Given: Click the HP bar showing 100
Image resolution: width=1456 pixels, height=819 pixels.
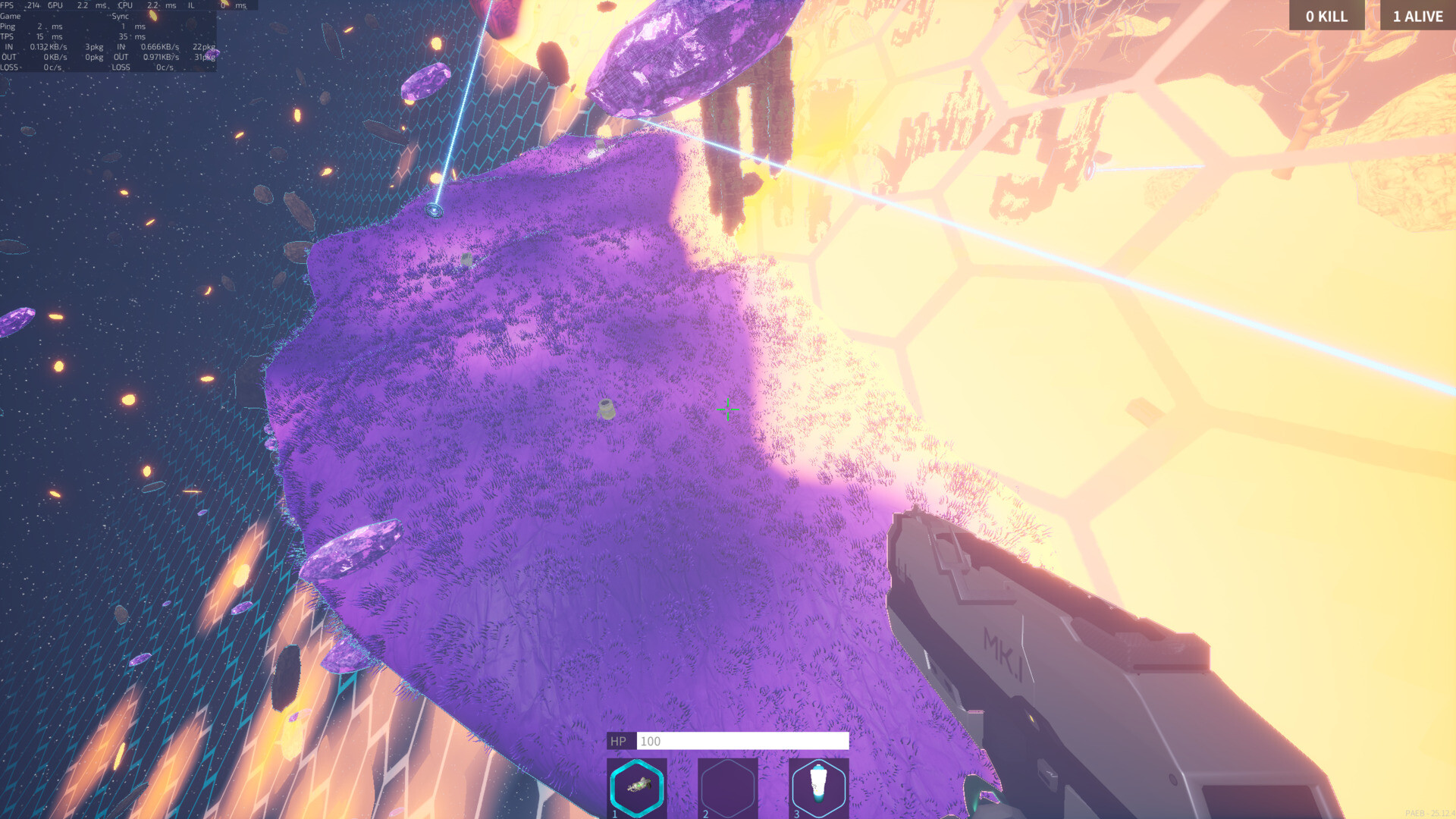Looking at the screenshot, I should 728,742.
